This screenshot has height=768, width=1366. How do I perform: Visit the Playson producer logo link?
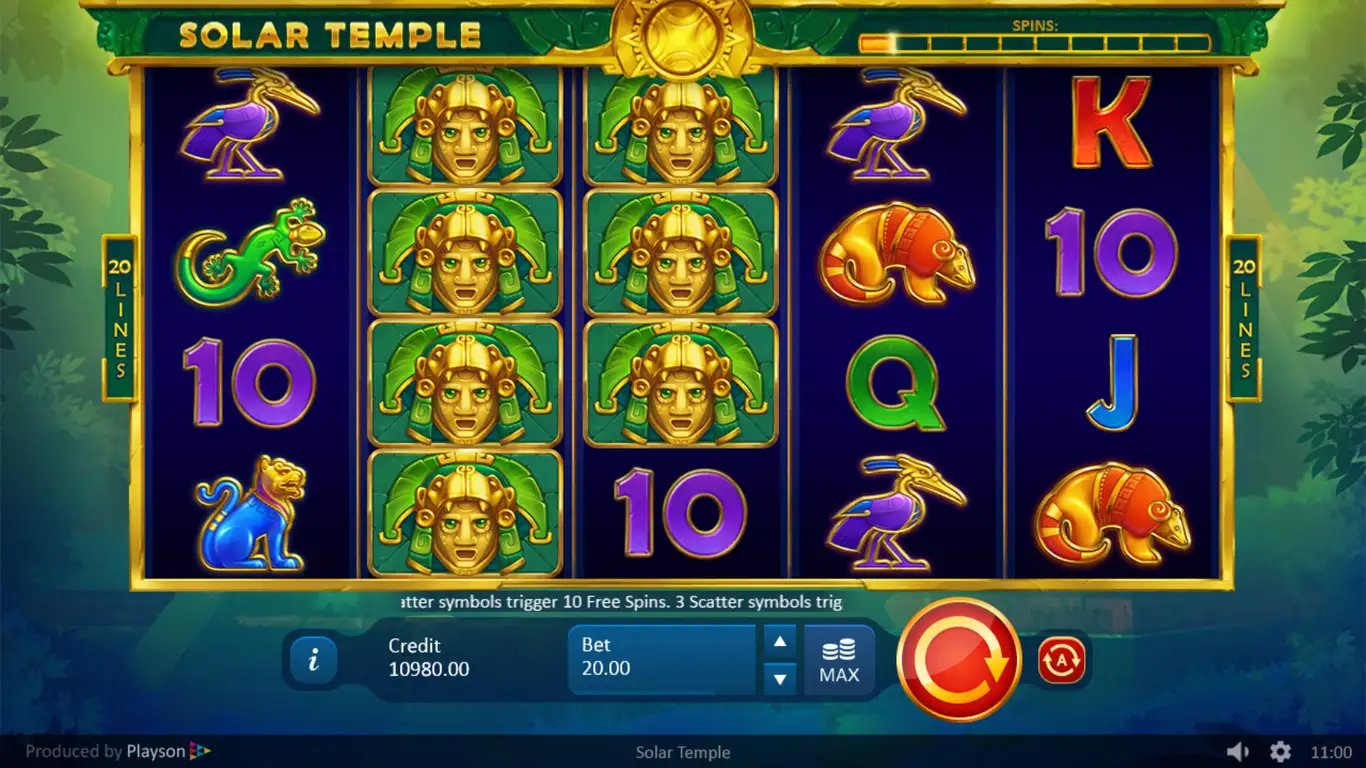pyautogui.click(x=168, y=752)
